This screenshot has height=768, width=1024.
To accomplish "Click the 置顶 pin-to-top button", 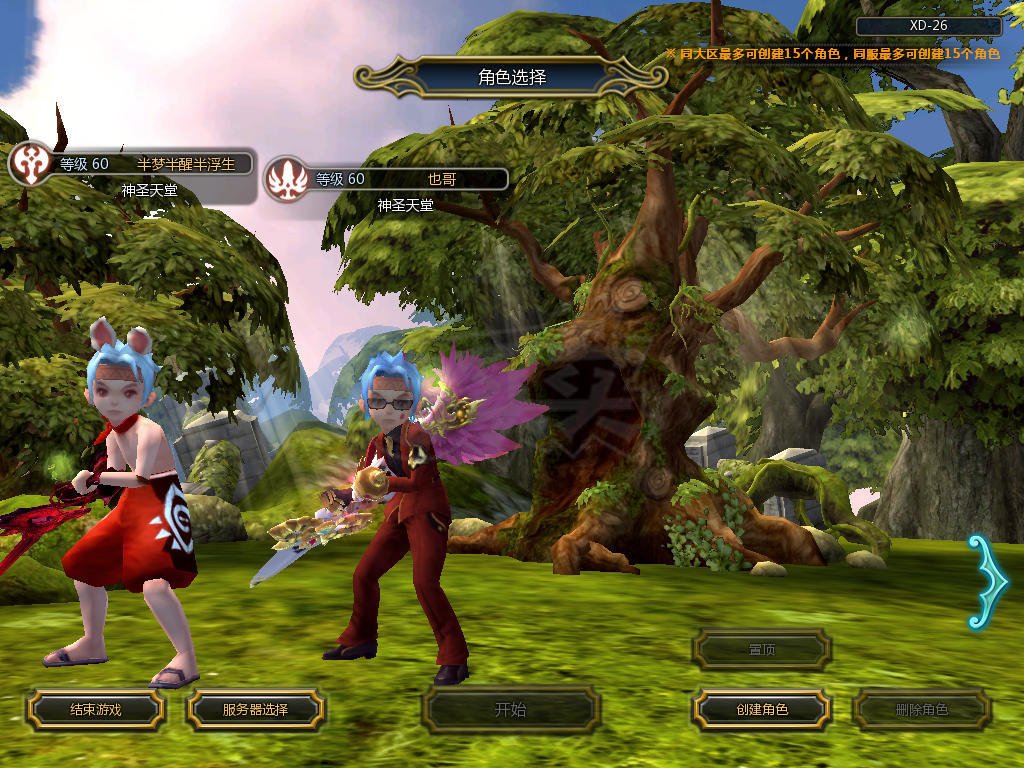I will pos(762,649).
